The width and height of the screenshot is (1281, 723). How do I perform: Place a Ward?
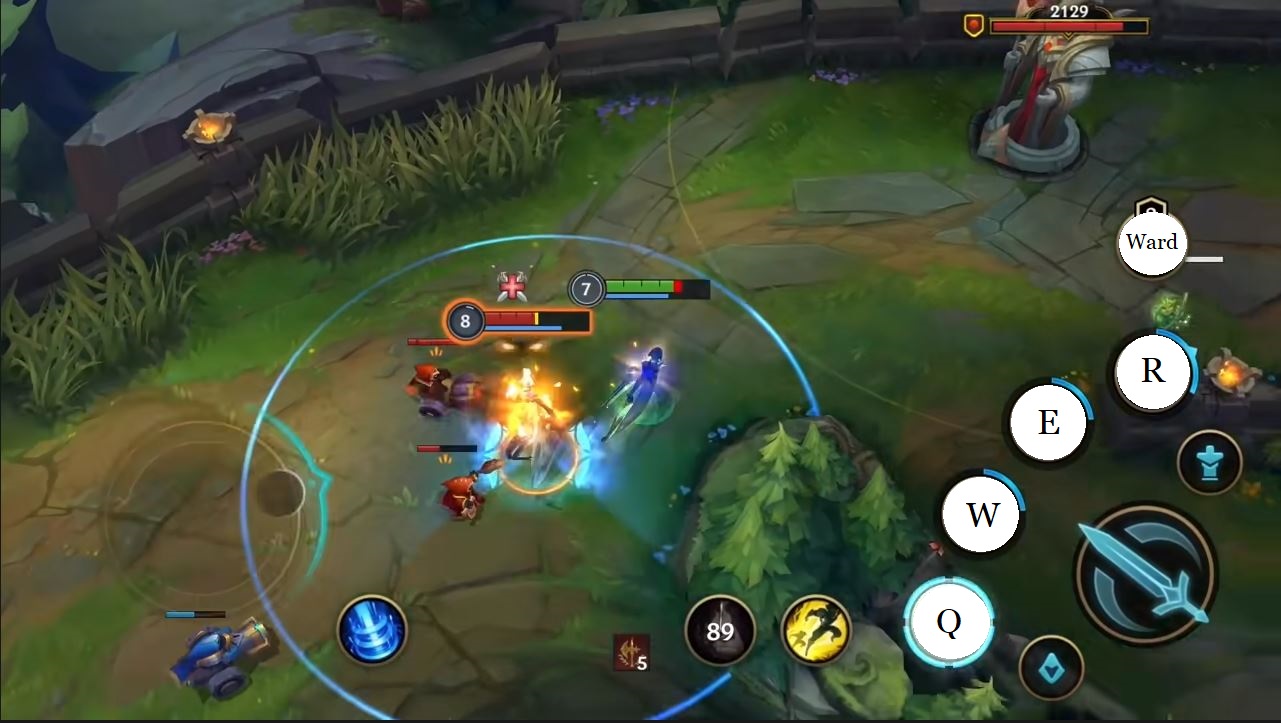1152,242
